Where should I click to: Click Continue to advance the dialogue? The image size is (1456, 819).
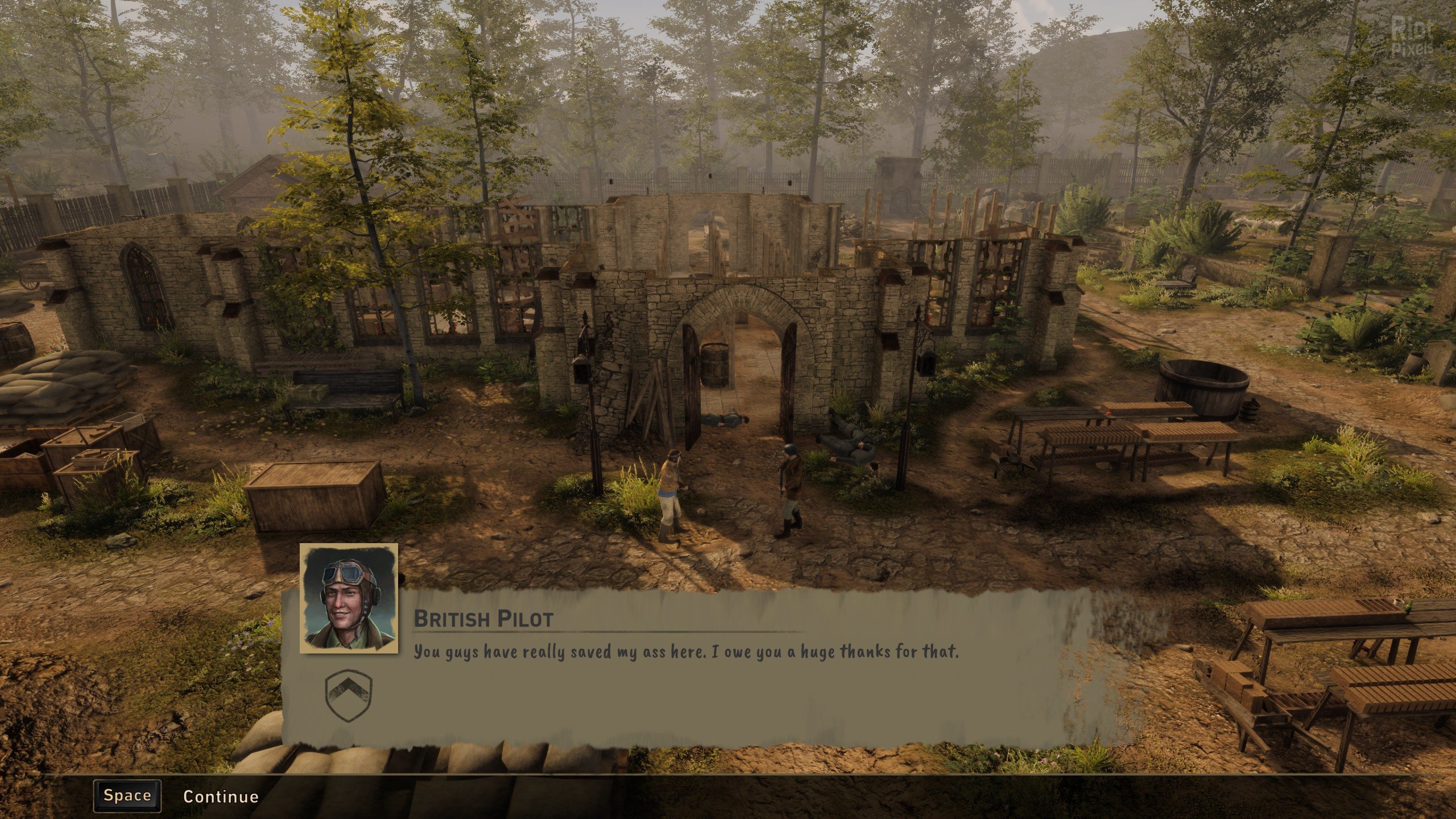click(220, 796)
